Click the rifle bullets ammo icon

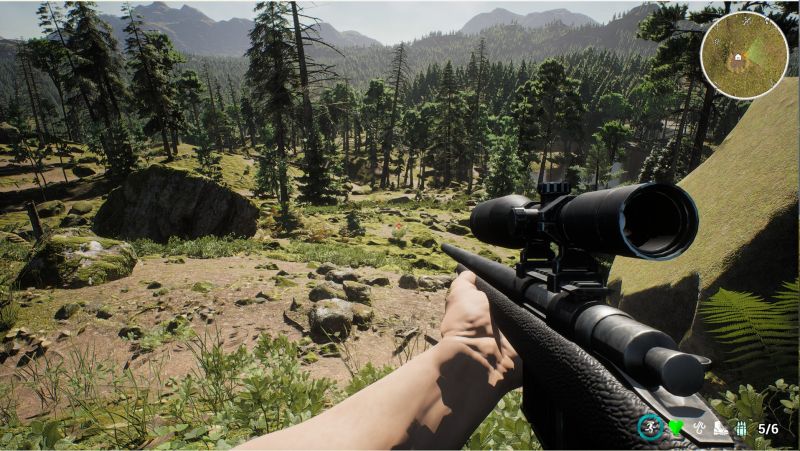(742, 428)
